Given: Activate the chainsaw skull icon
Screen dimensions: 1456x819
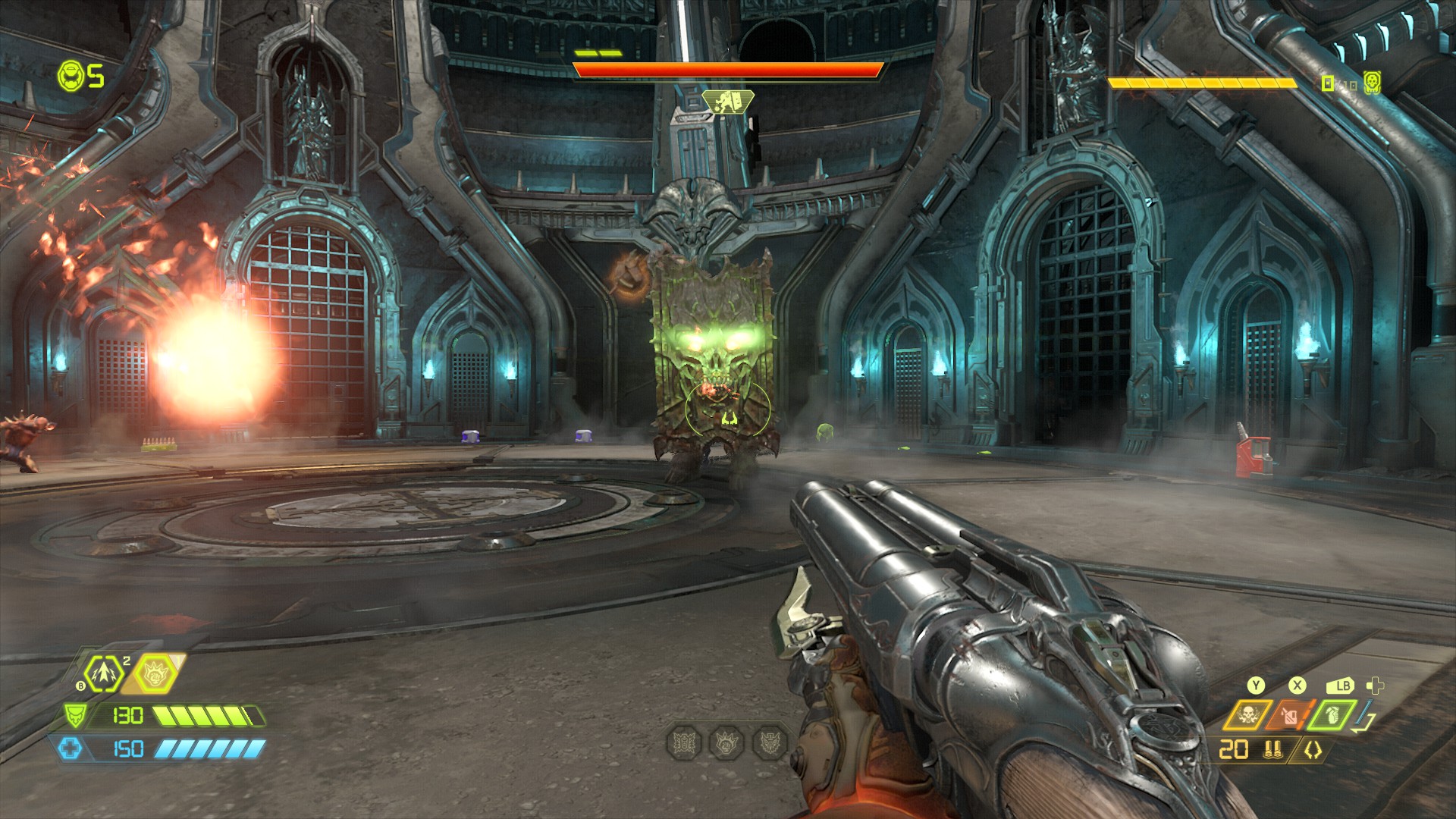Looking at the screenshot, I should (1247, 714).
